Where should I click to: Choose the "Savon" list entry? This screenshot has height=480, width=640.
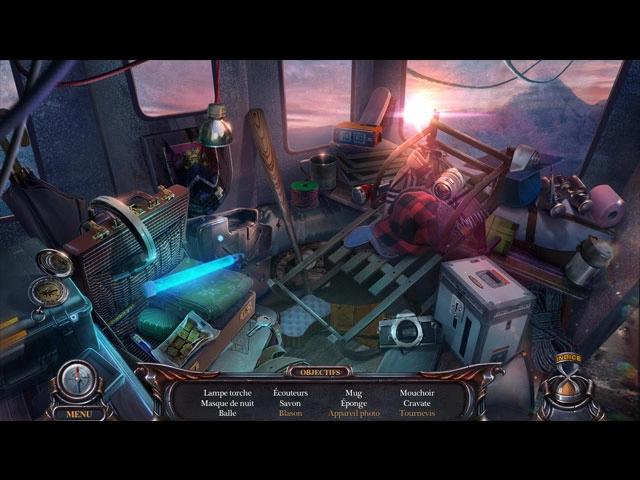290,403
